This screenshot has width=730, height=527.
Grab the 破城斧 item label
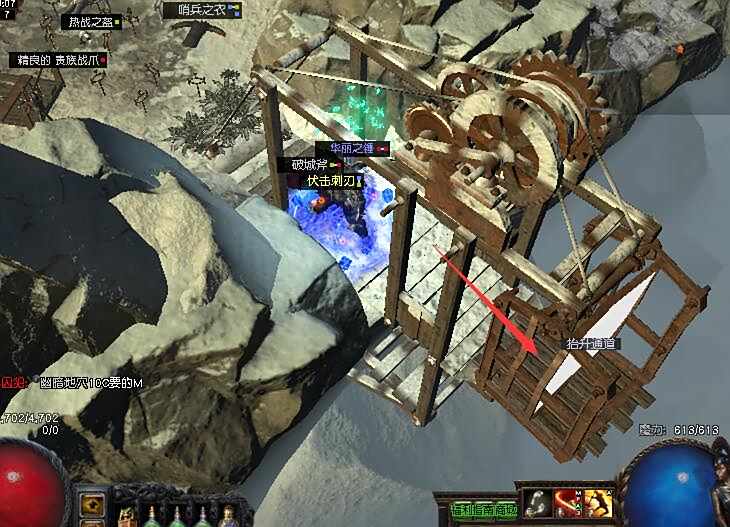[310, 164]
